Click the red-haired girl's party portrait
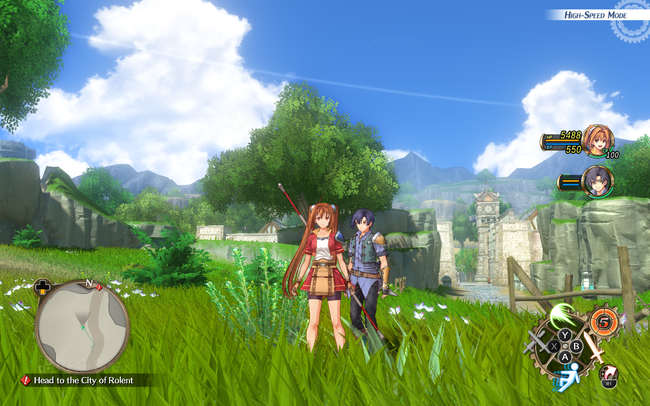 point(598,141)
